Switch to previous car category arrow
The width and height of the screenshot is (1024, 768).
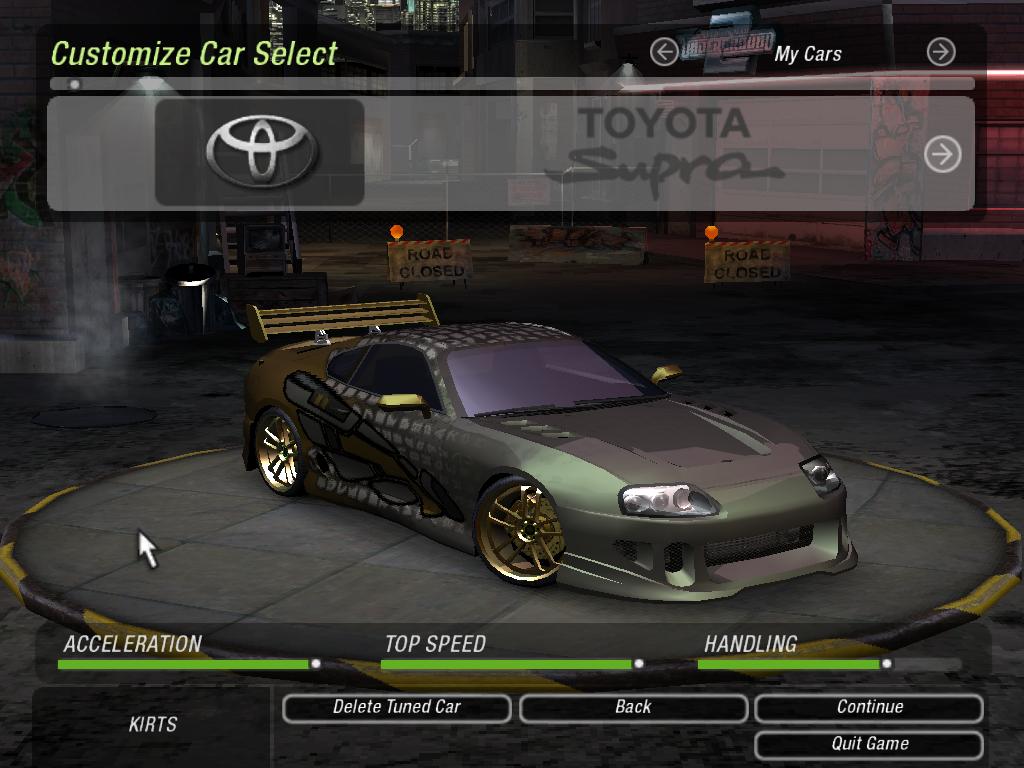[x=663, y=52]
